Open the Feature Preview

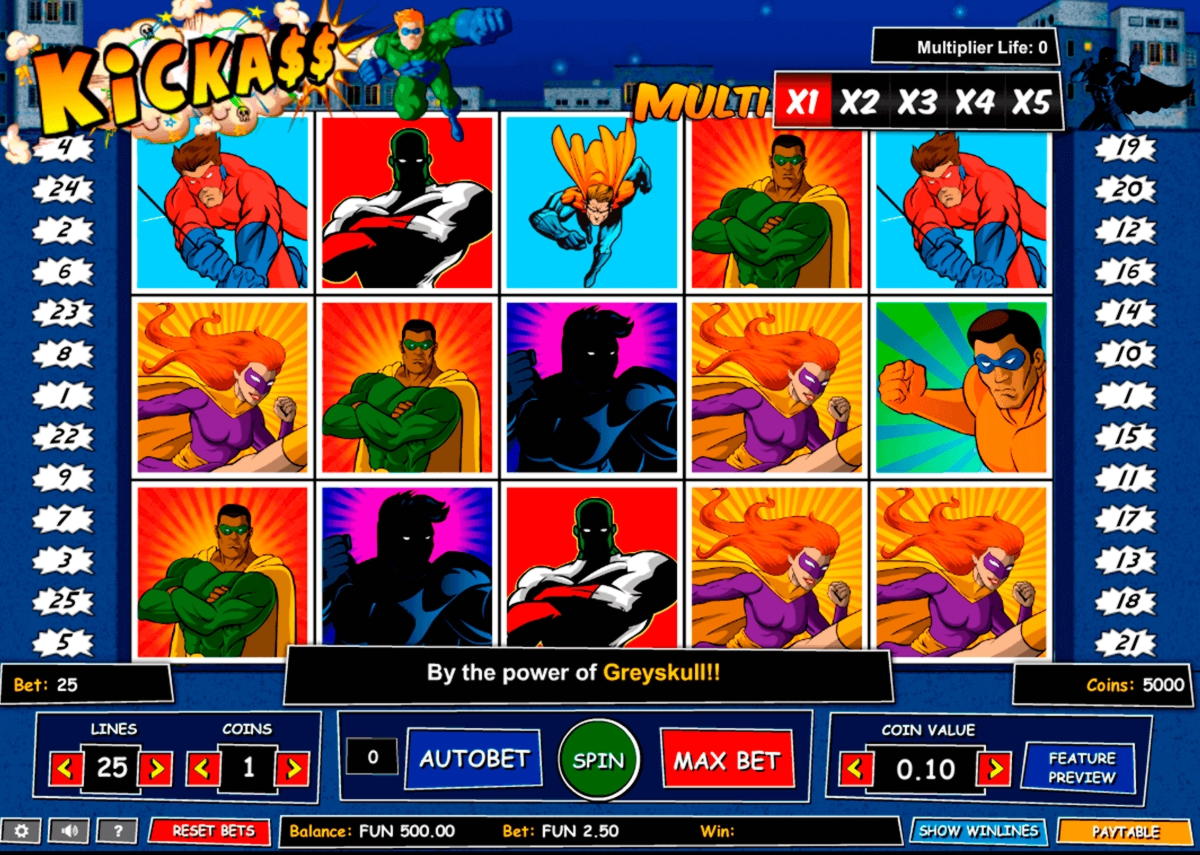tap(1080, 767)
